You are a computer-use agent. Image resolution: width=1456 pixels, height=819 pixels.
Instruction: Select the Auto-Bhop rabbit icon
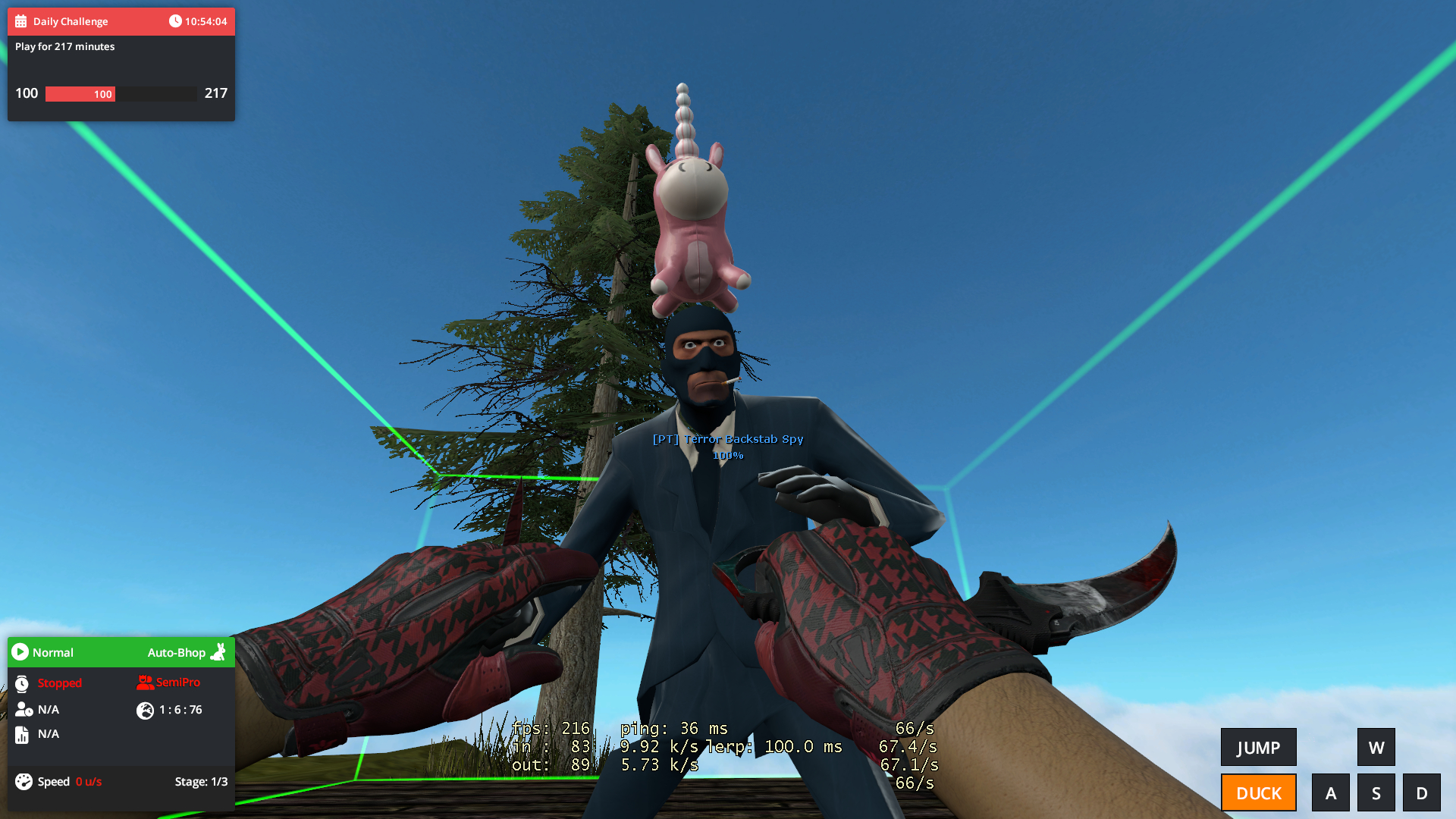[x=218, y=652]
